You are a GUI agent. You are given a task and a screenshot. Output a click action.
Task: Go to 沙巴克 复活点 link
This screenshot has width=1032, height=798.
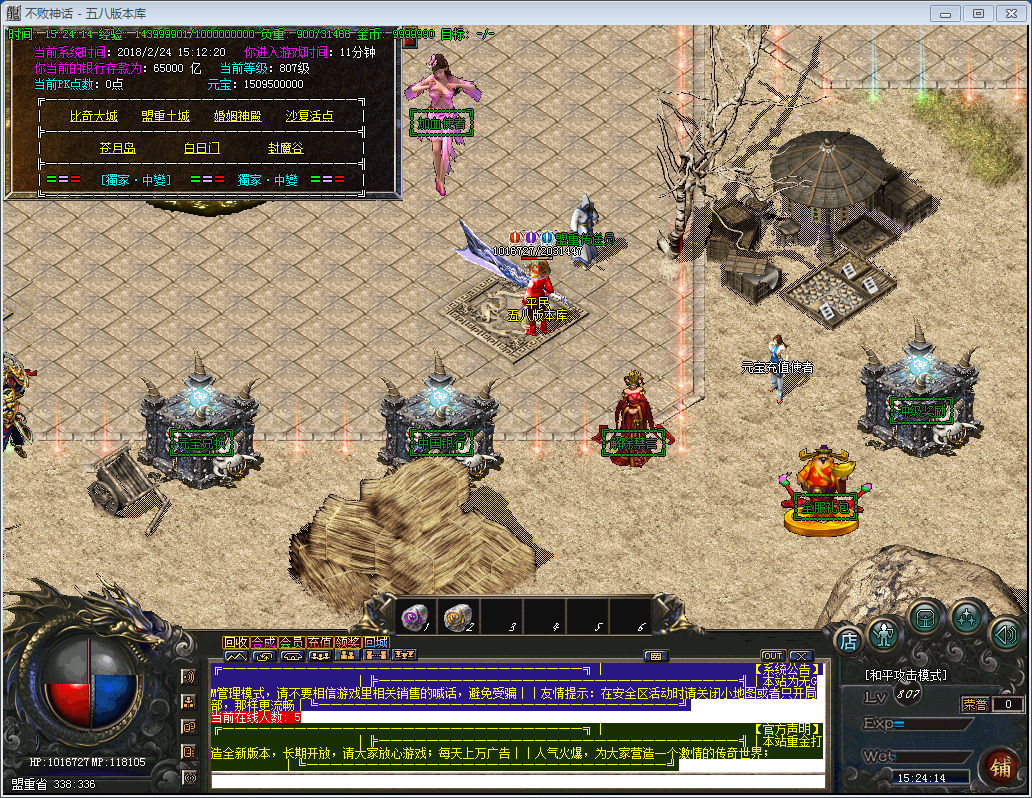point(310,116)
